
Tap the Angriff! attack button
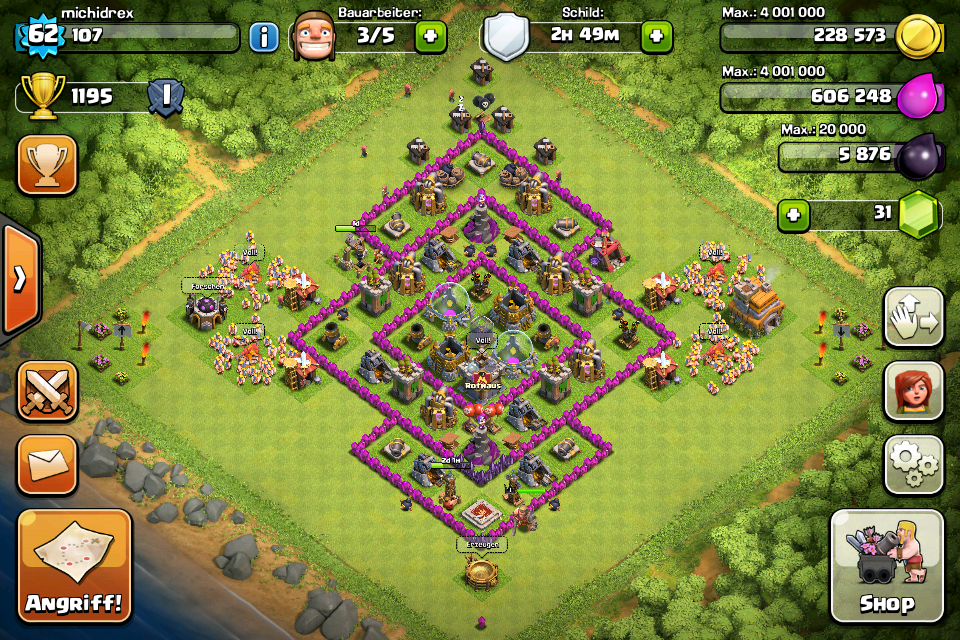click(73, 565)
